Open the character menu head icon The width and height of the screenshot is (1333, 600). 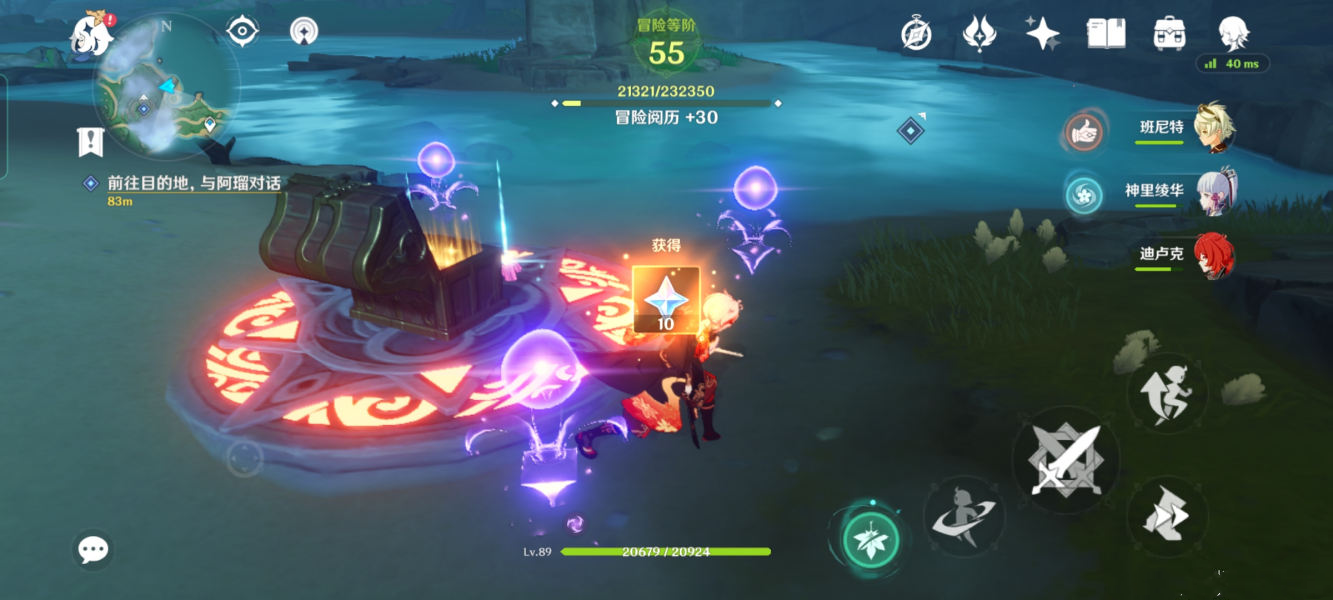coord(1232,32)
